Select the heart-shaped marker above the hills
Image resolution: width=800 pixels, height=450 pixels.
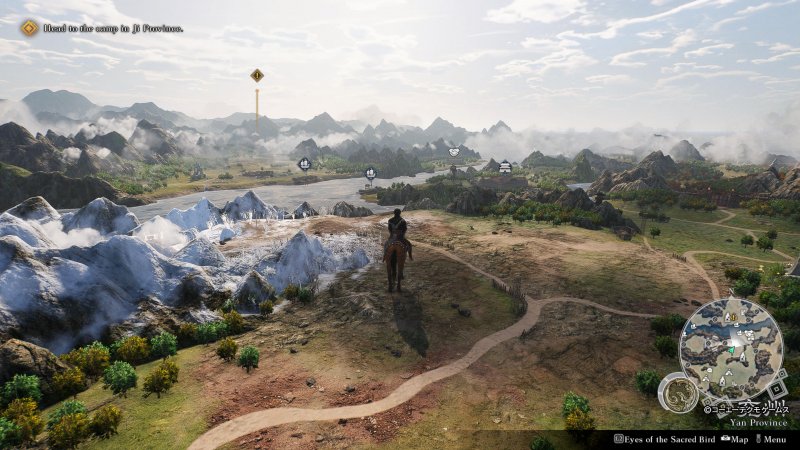point(453,152)
